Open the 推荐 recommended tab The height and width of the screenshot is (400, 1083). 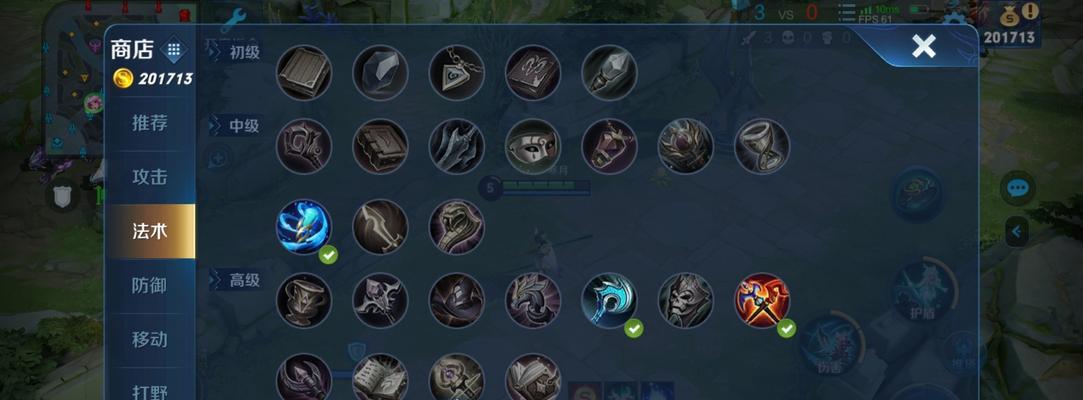tap(150, 123)
